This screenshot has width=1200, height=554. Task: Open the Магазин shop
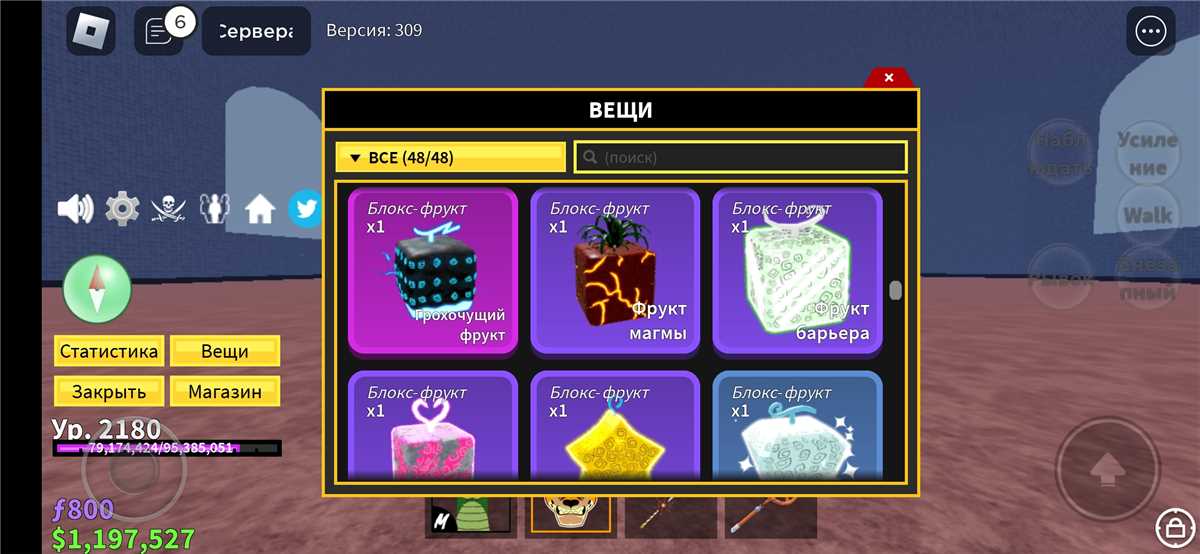coord(225,392)
